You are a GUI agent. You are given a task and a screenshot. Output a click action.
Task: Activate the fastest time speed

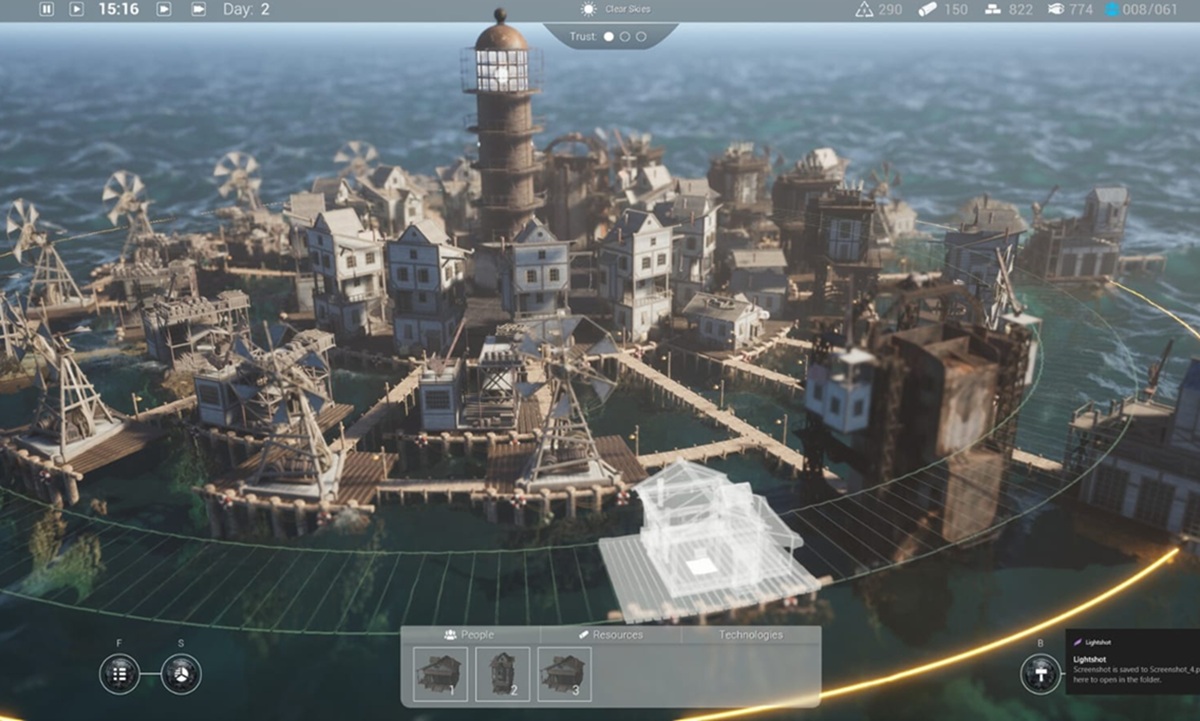[x=198, y=9]
